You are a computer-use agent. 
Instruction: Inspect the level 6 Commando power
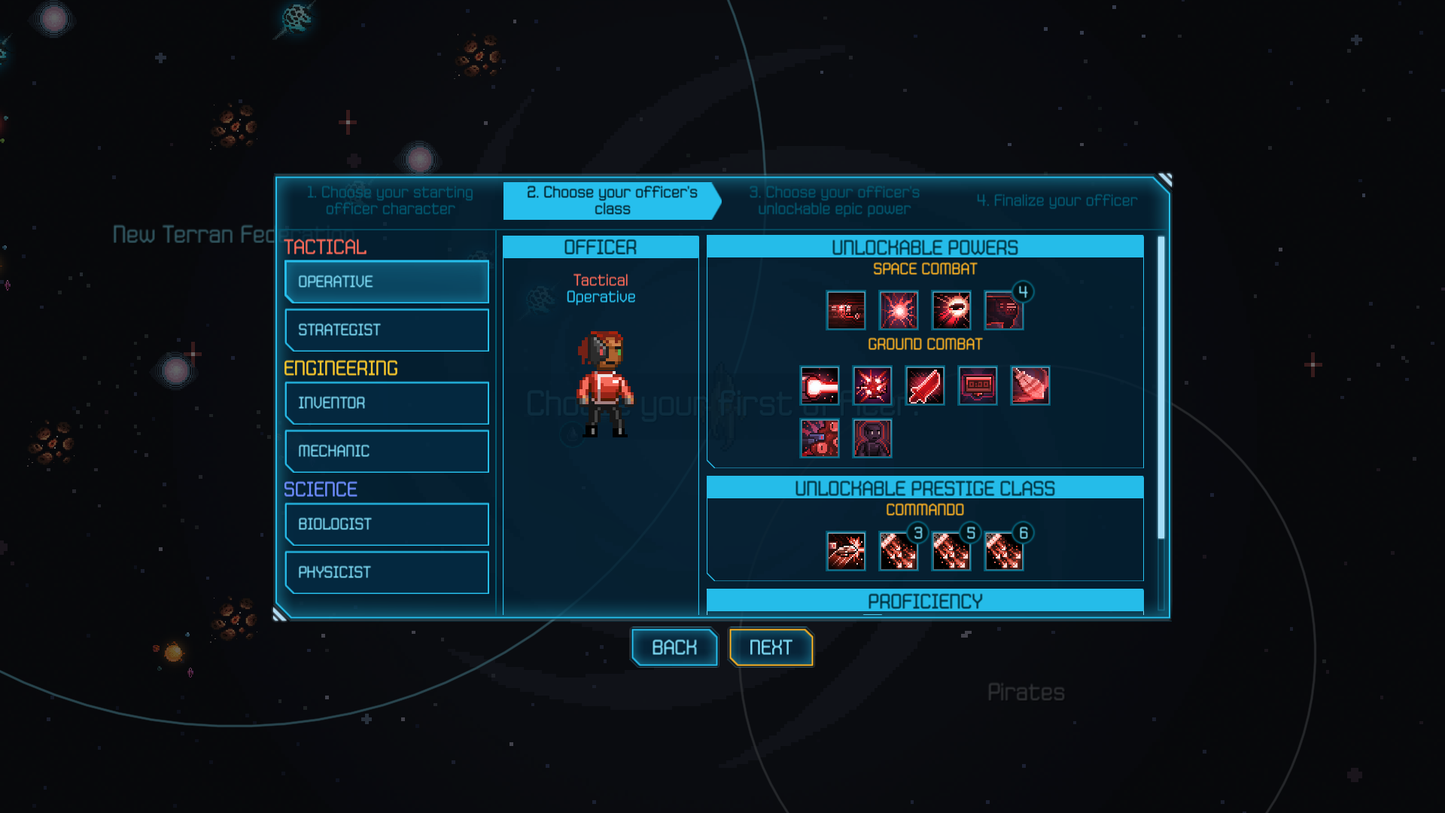coord(1003,551)
